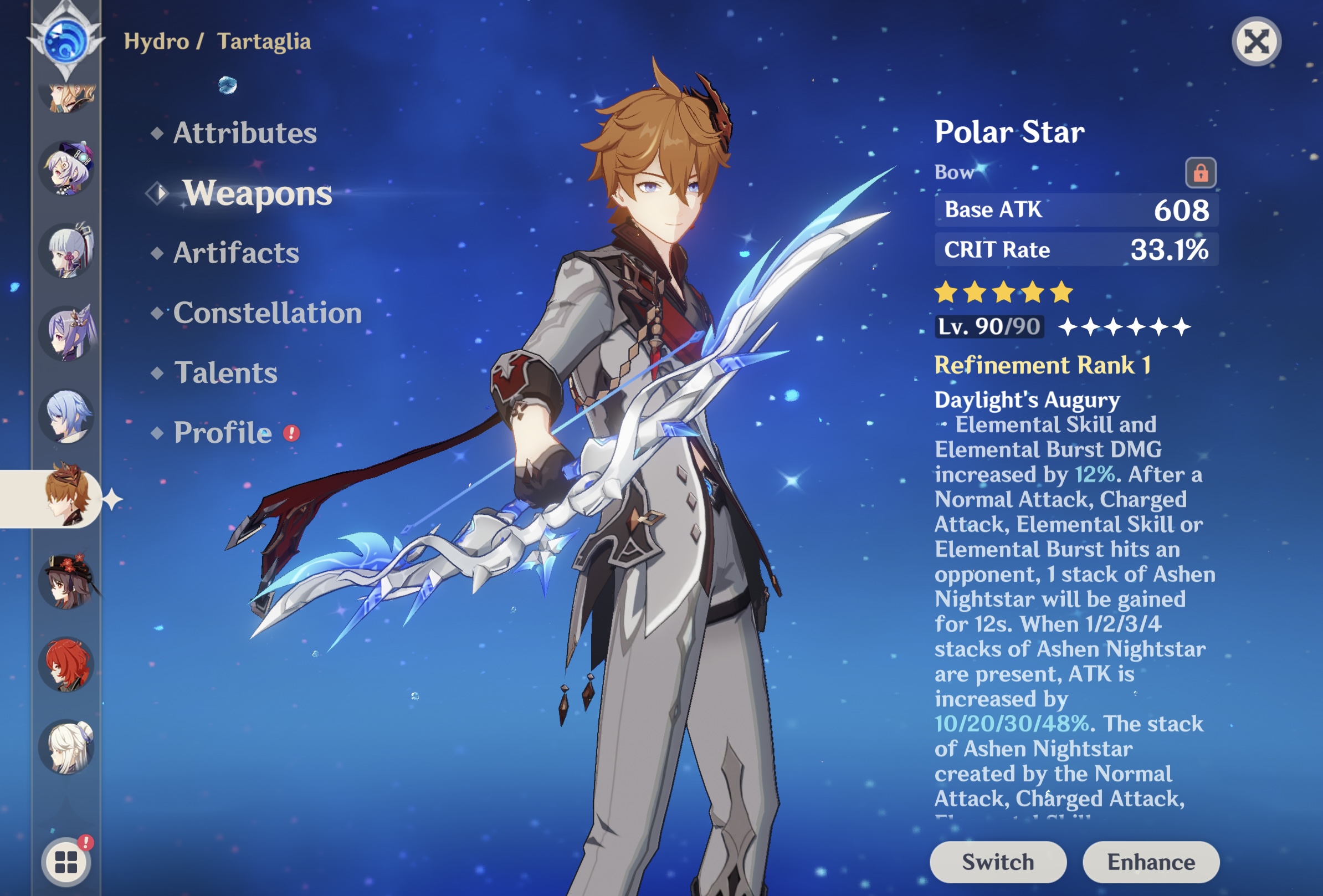Open the Profile section with notification
The height and width of the screenshot is (896, 1323).
pyautogui.click(x=223, y=434)
